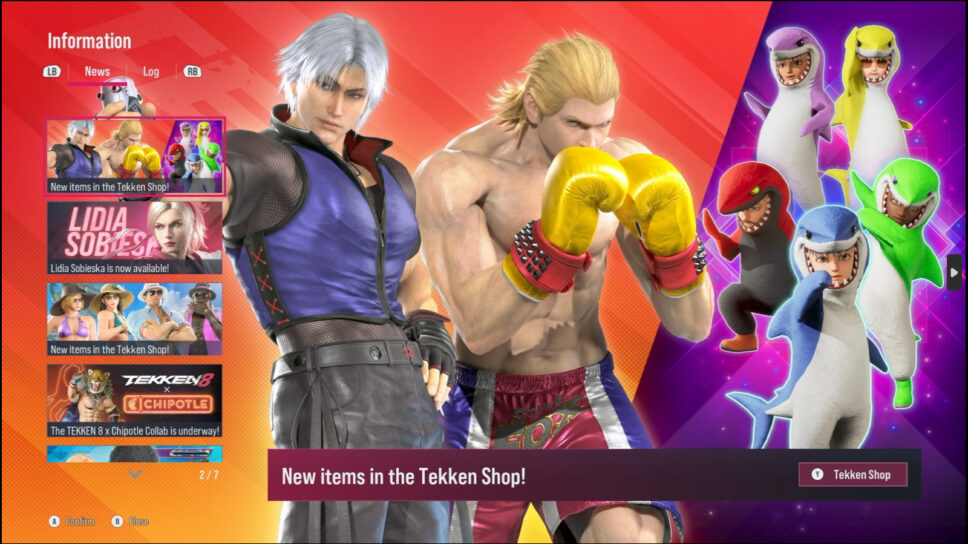Open the Lidia Sobieska news item

135,238
